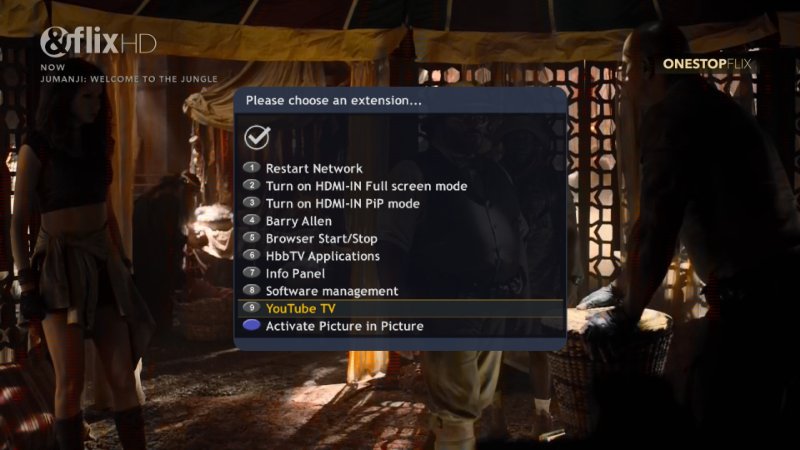Image resolution: width=800 pixels, height=450 pixels.
Task: Open the Barry Allen extension
Action: coord(298,221)
